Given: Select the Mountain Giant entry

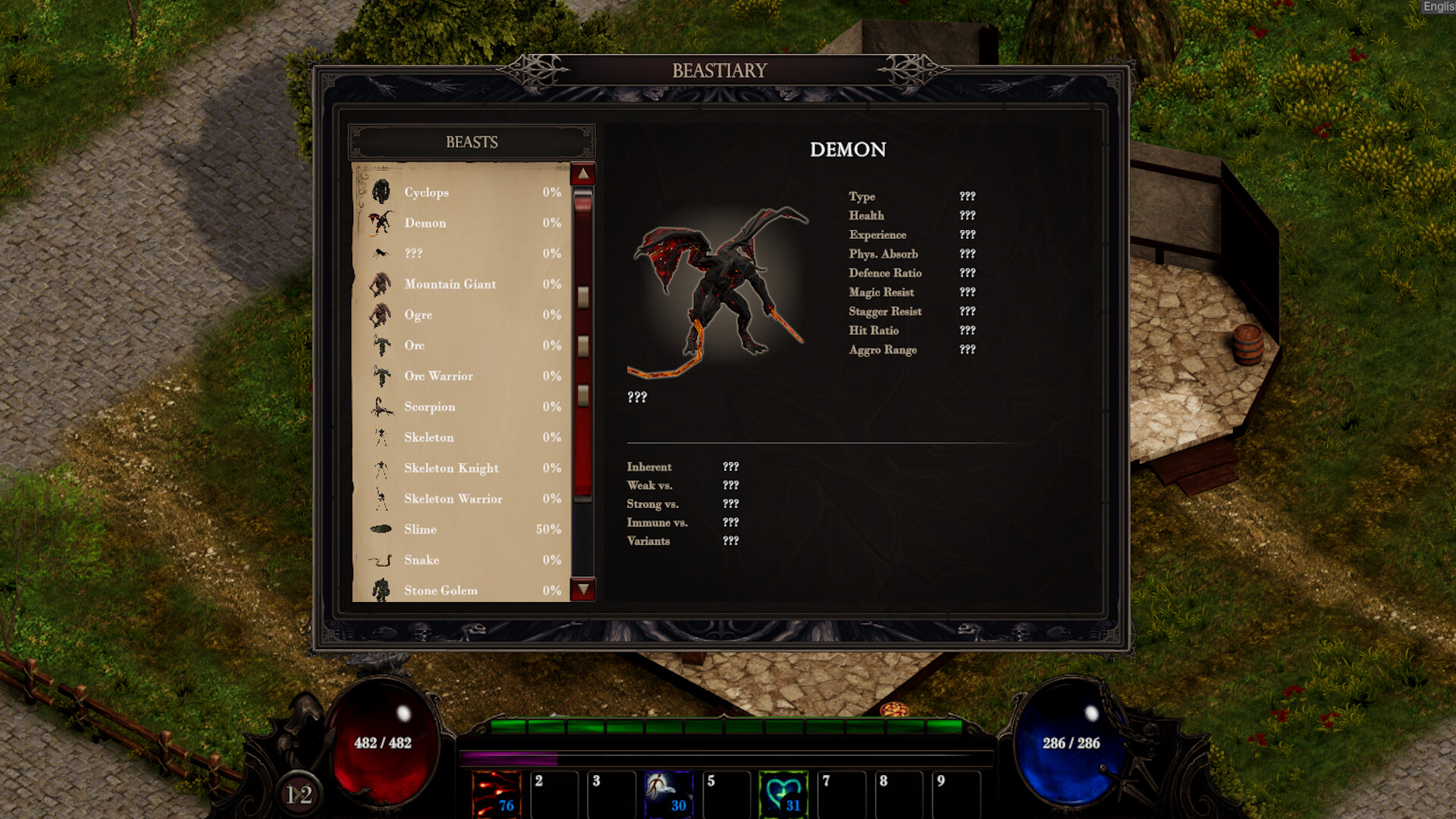Looking at the screenshot, I should coord(381,284).
